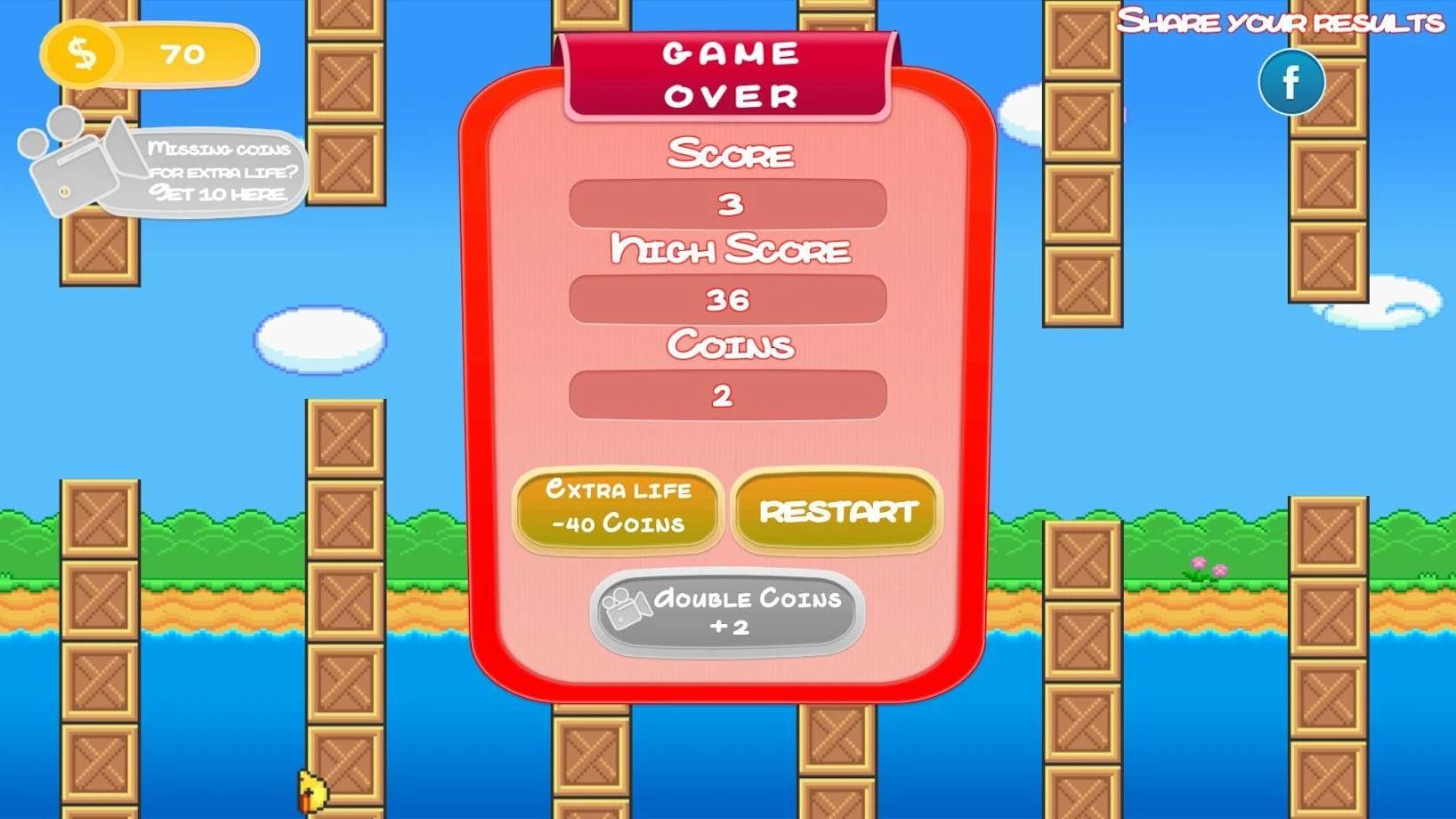This screenshot has height=819, width=1456.
Task: Click the Coins field showing 2
Action: (x=727, y=395)
